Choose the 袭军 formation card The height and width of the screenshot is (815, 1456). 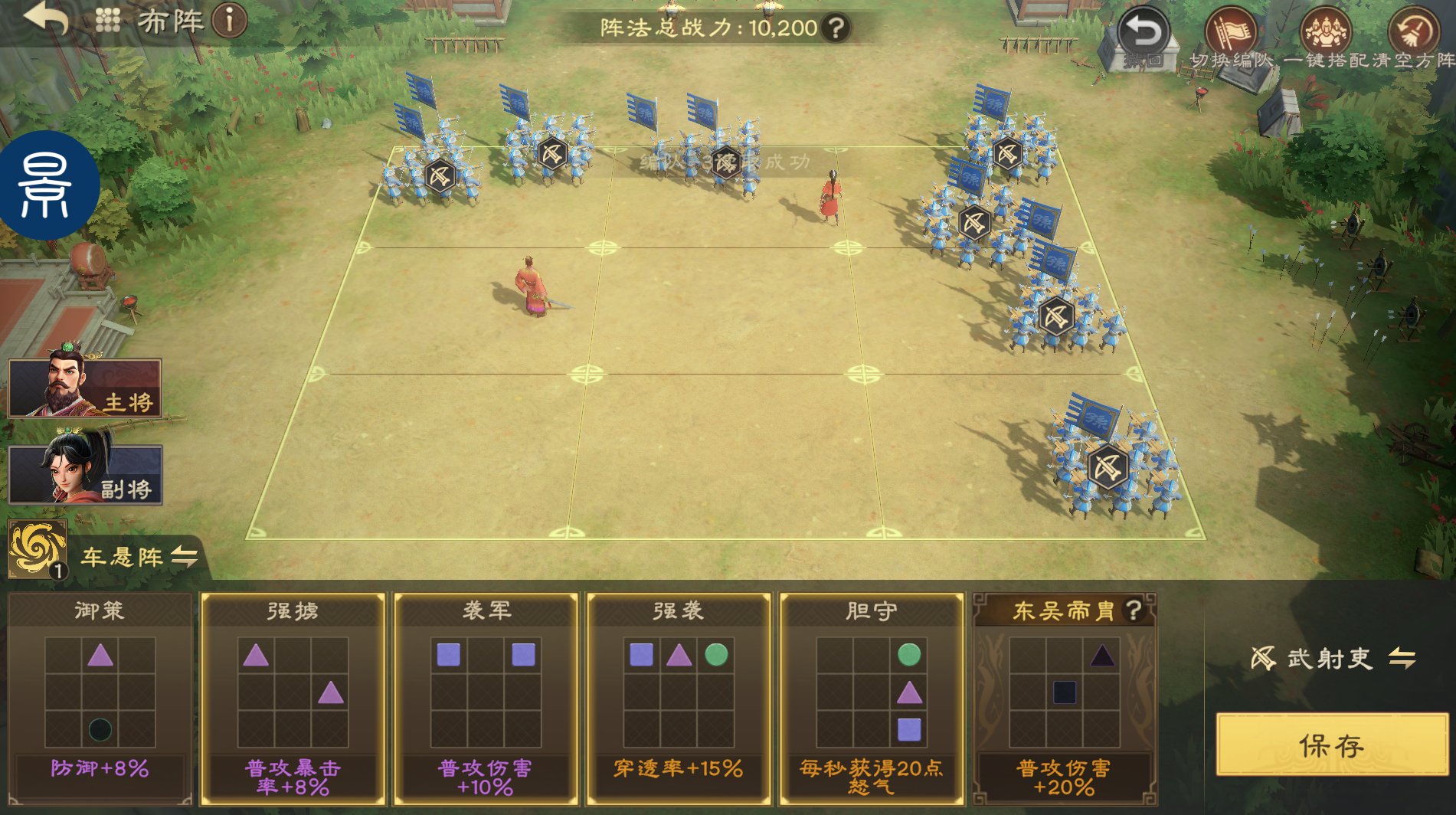tap(486, 697)
